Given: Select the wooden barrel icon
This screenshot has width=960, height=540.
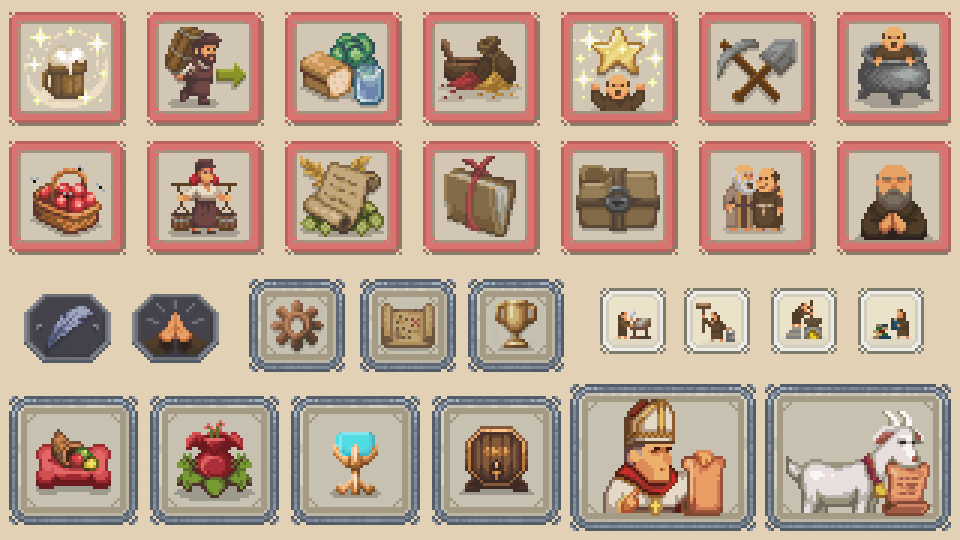Looking at the screenshot, I should [497, 460].
